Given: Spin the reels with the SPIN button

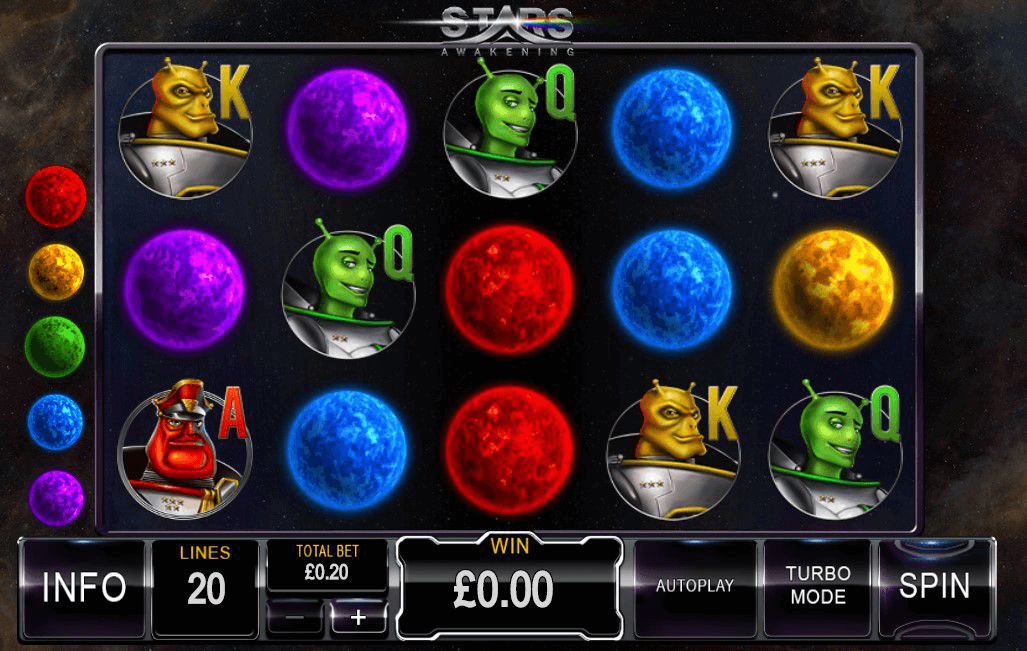Looking at the screenshot, I should click(934, 587).
